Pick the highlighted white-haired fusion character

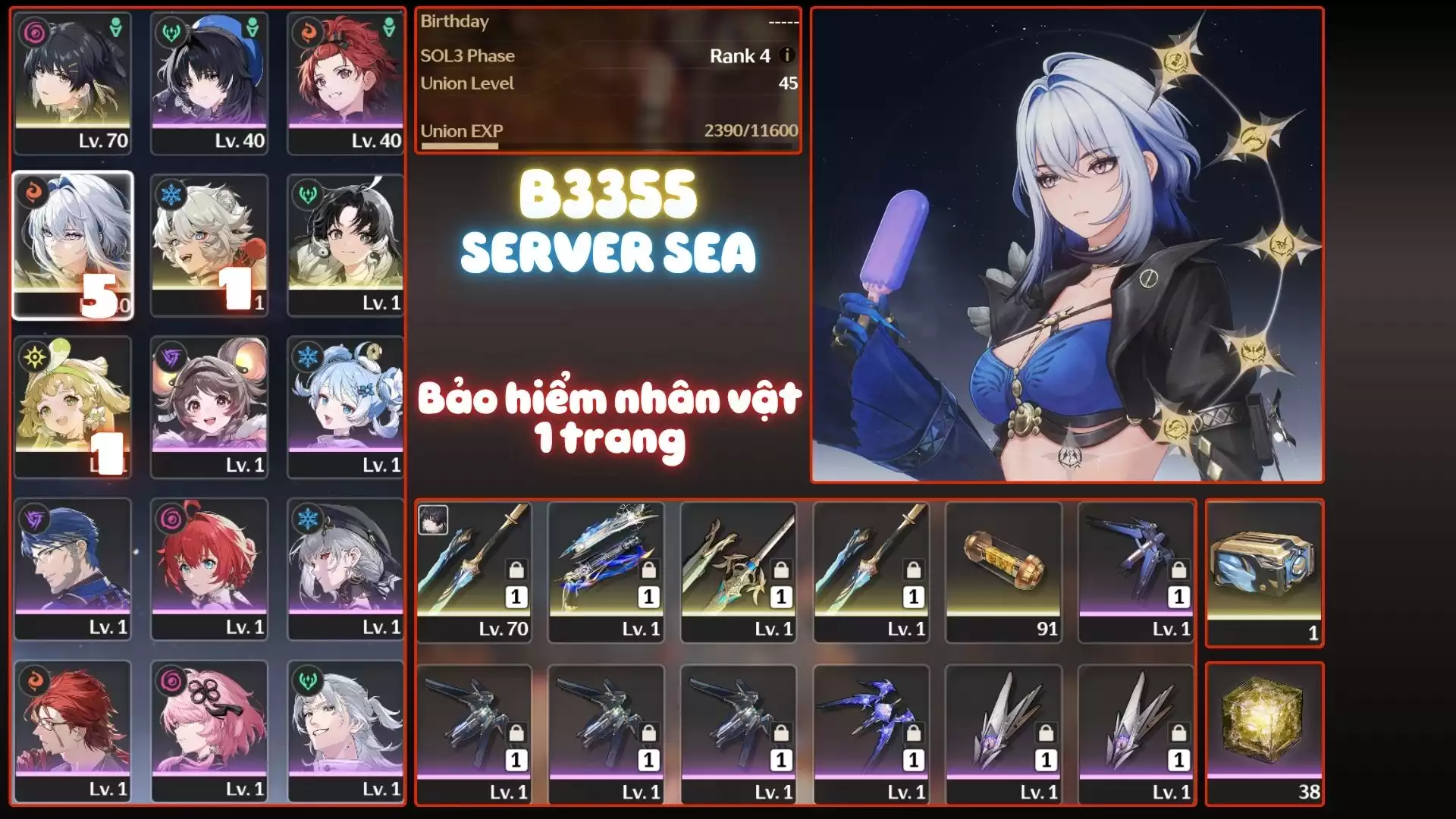point(73,244)
